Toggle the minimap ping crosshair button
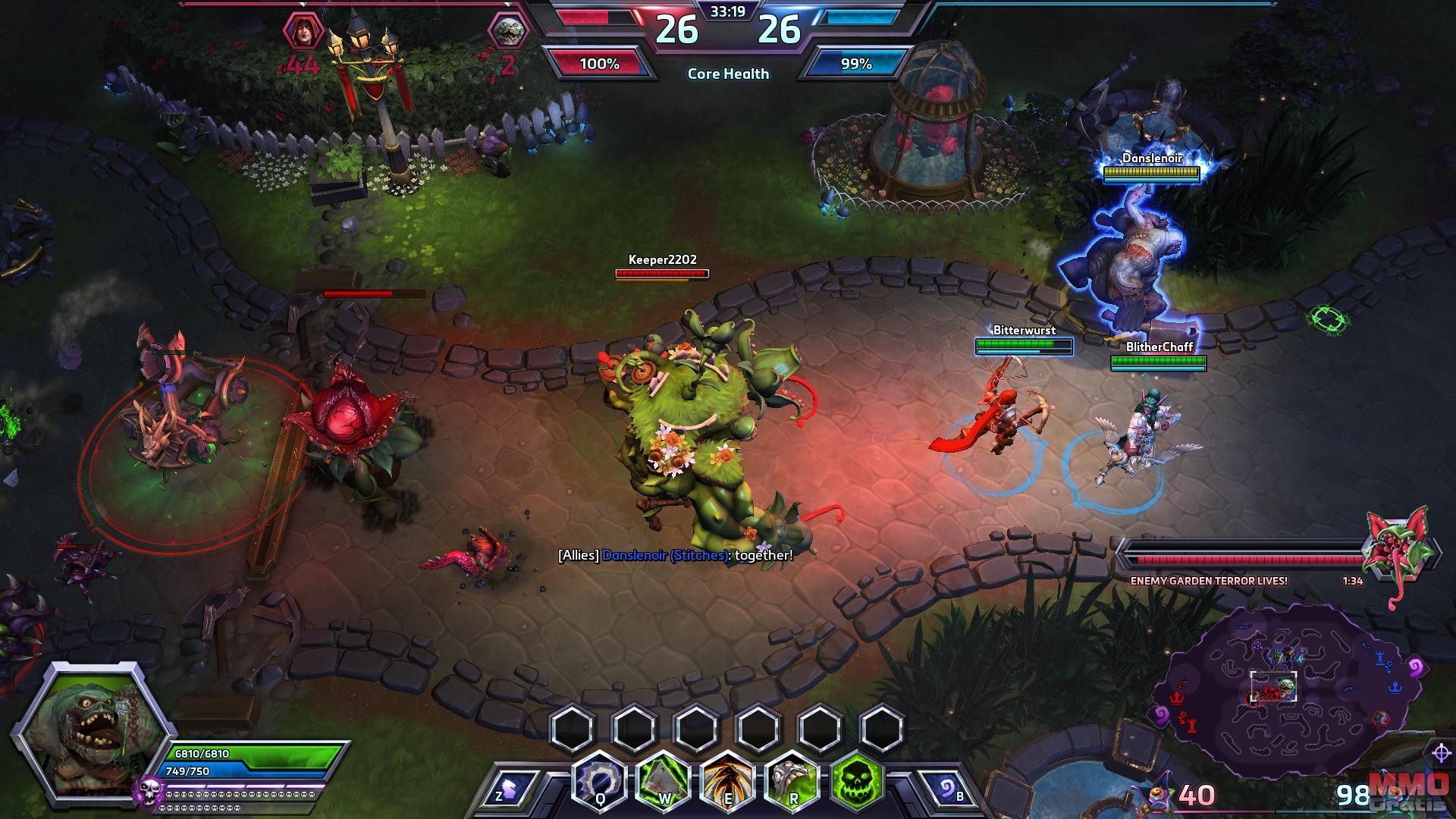 [x=1441, y=753]
